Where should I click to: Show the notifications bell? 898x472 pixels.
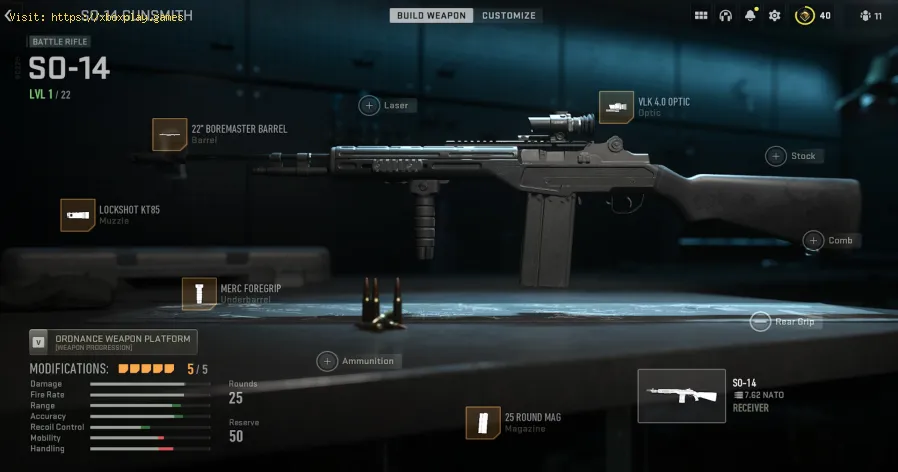point(749,16)
